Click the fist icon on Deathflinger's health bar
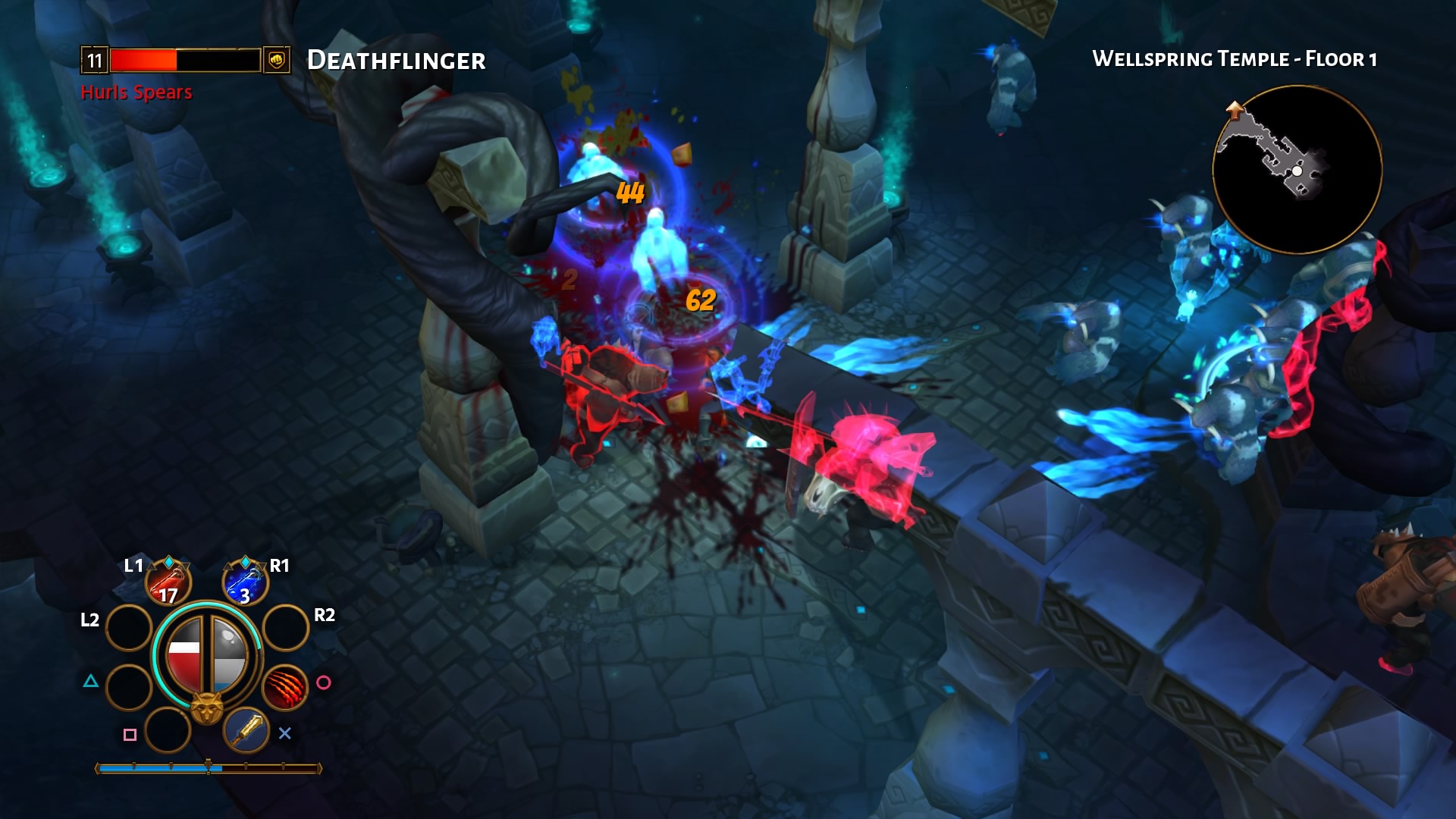 [x=275, y=60]
